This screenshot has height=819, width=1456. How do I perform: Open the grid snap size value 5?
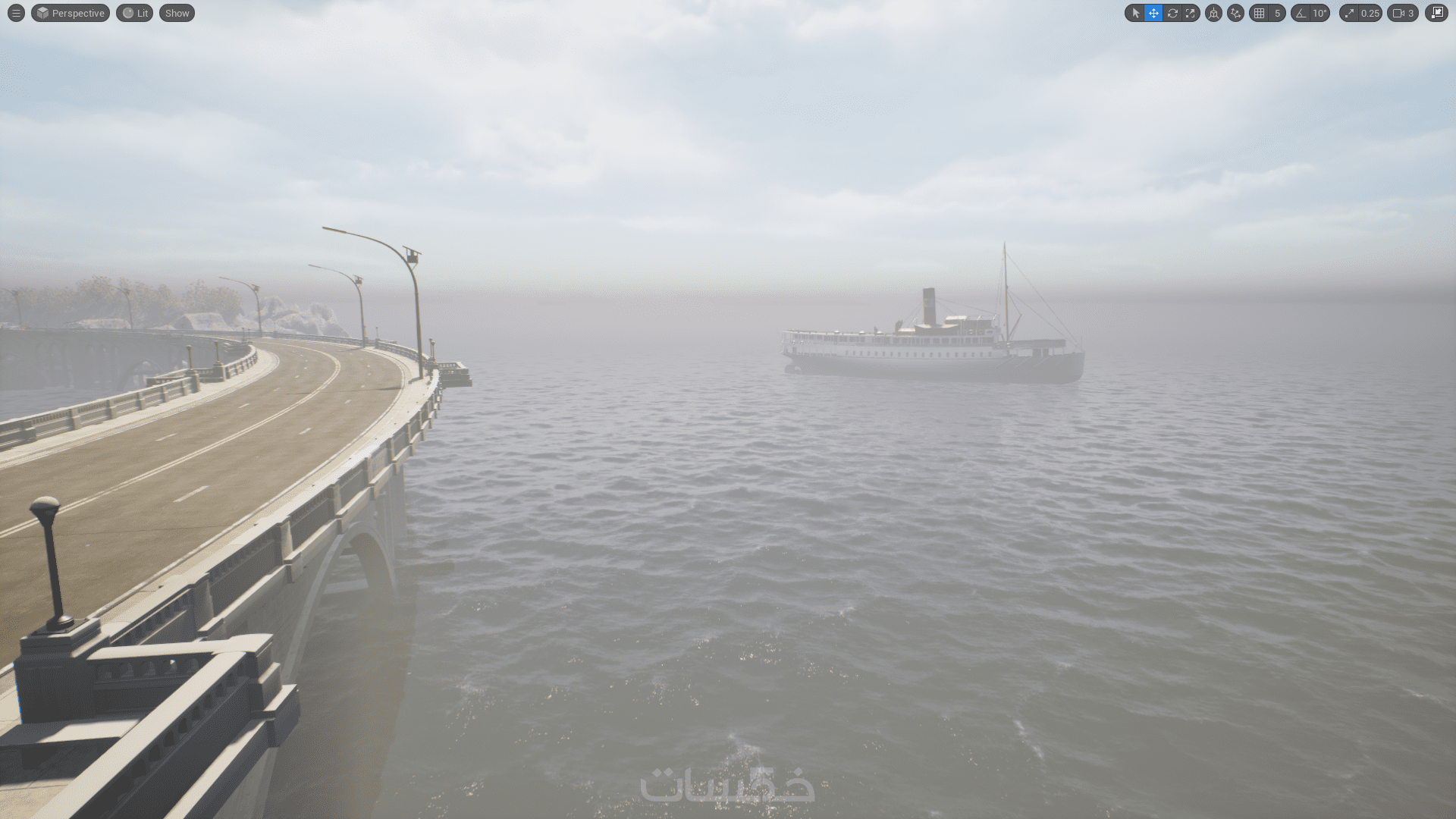[1277, 13]
